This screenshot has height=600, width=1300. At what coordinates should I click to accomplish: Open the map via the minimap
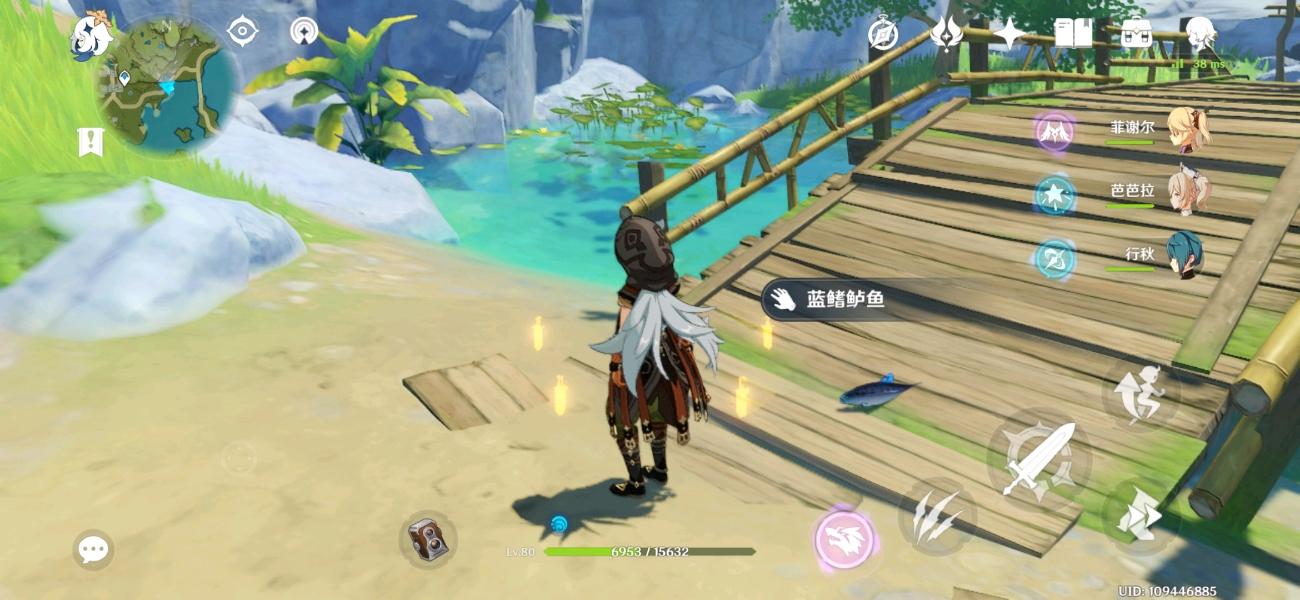coord(166,87)
